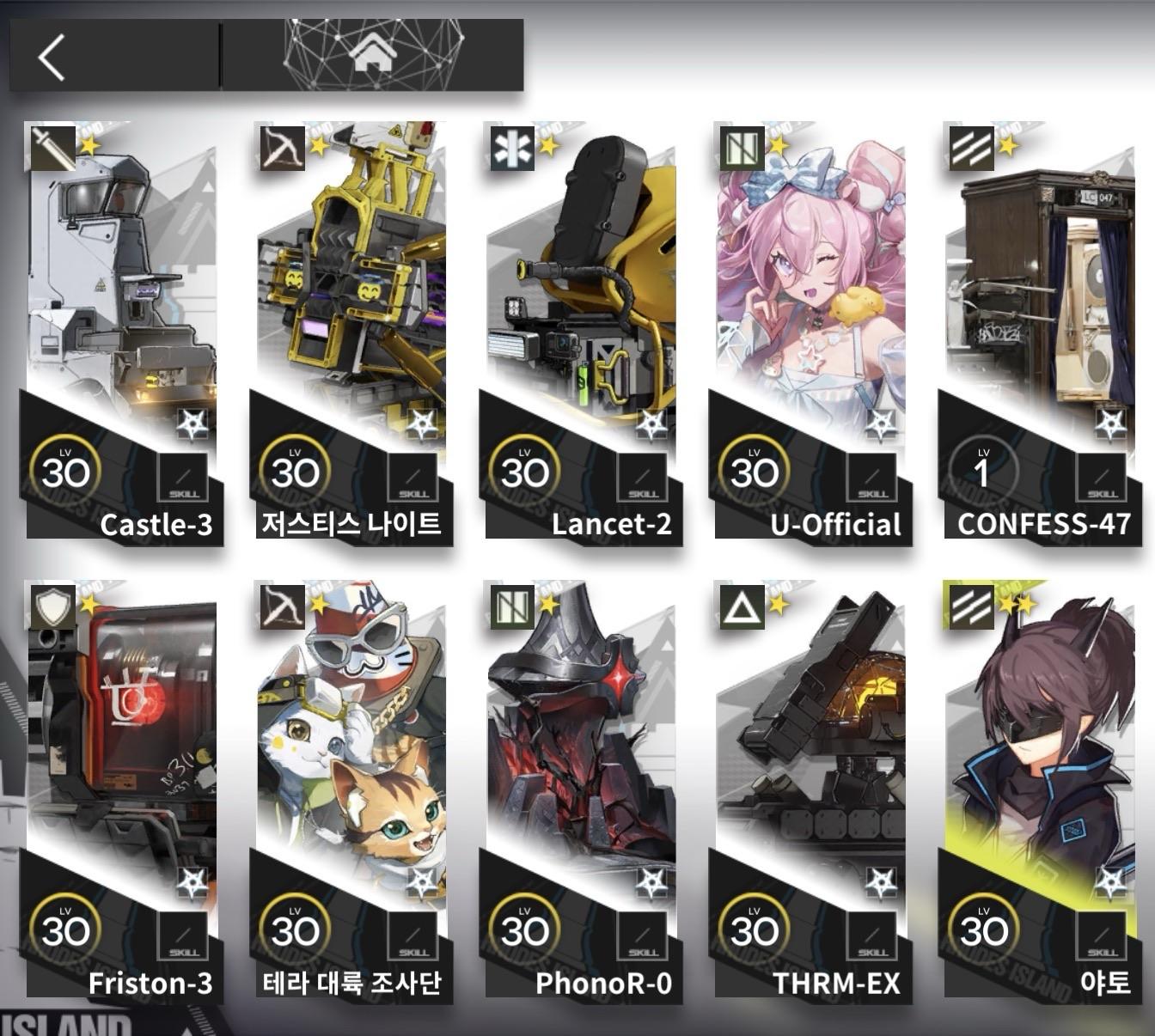Go back with the arrow button
The image size is (1155, 1036).
[53, 58]
